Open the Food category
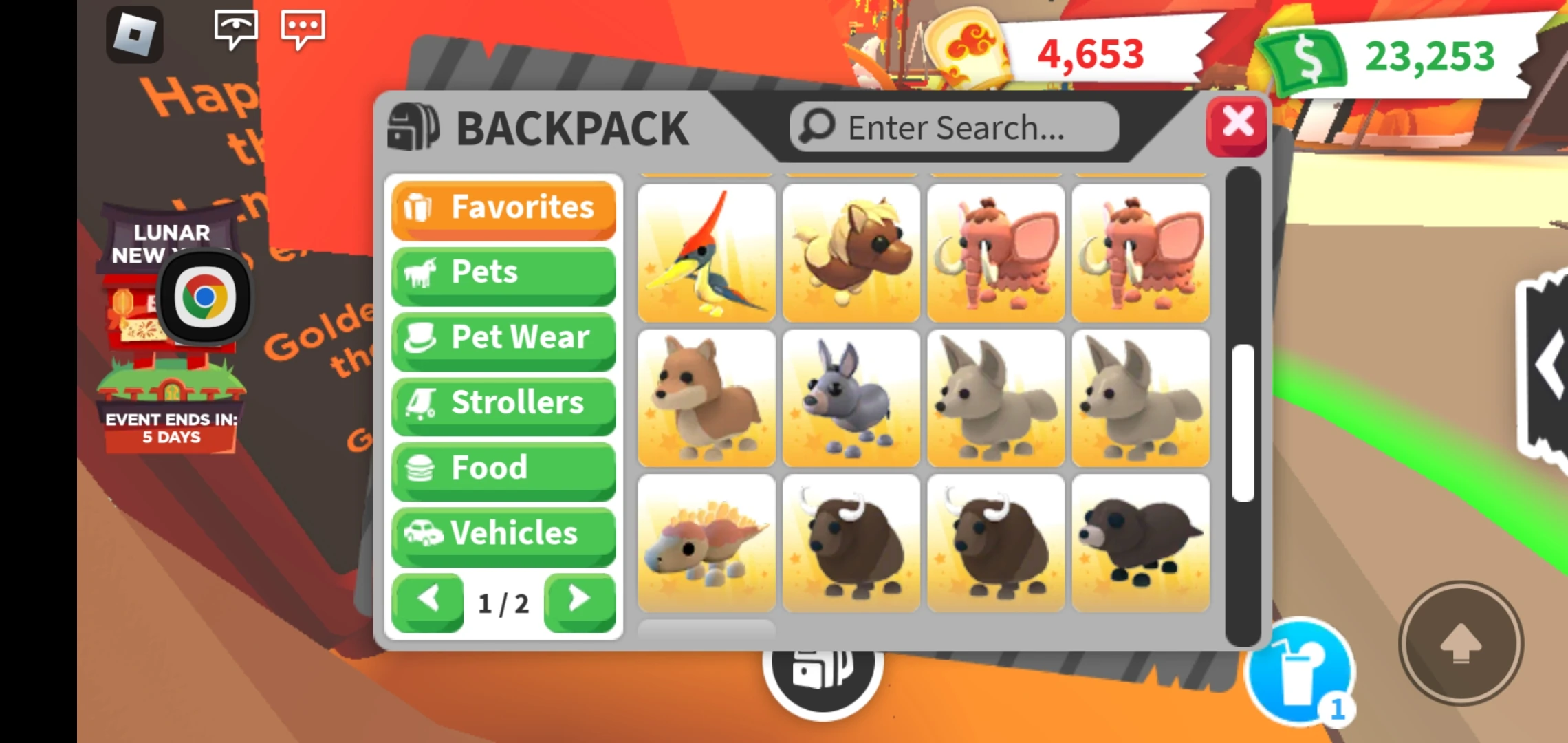Viewport: 1568px width, 743px height. click(503, 469)
